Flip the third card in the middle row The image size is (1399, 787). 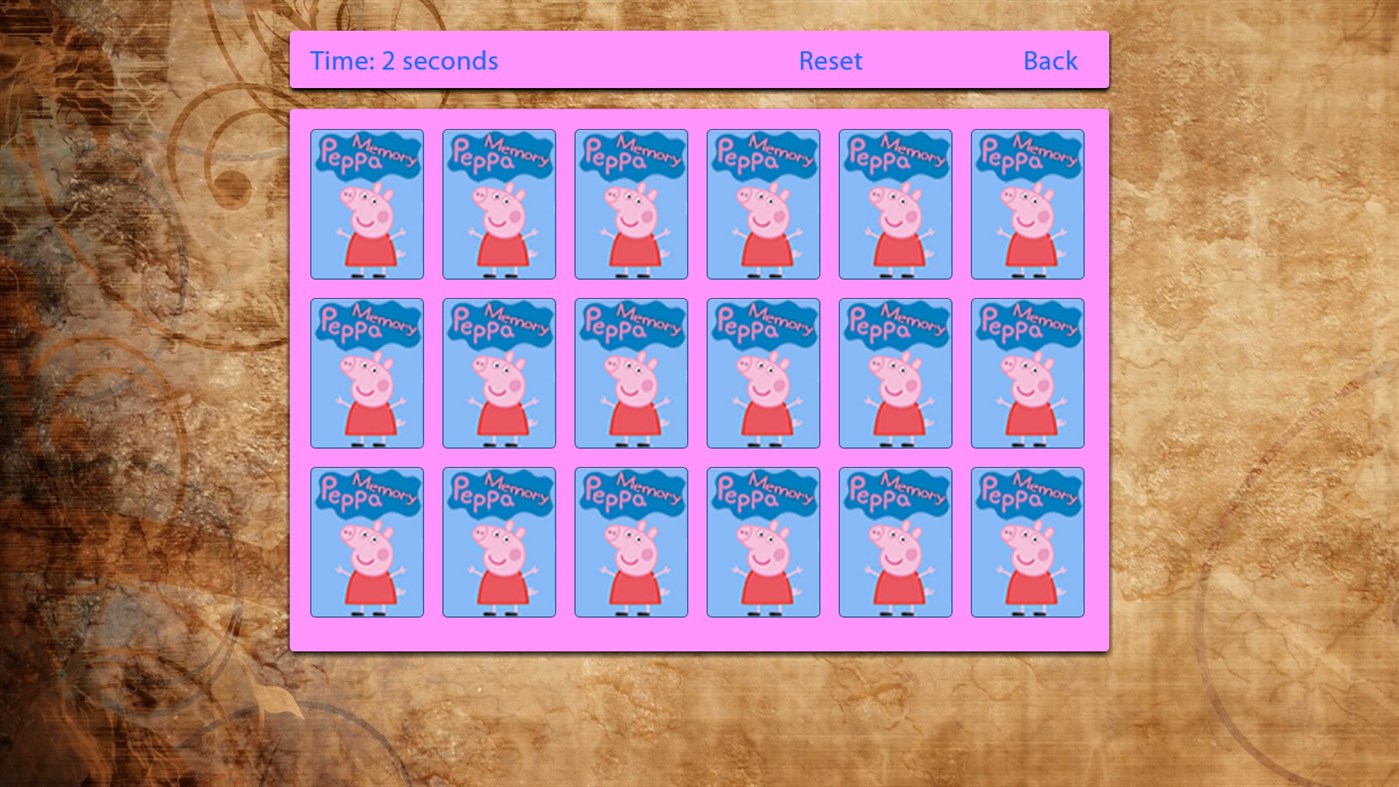pyautogui.click(x=630, y=372)
